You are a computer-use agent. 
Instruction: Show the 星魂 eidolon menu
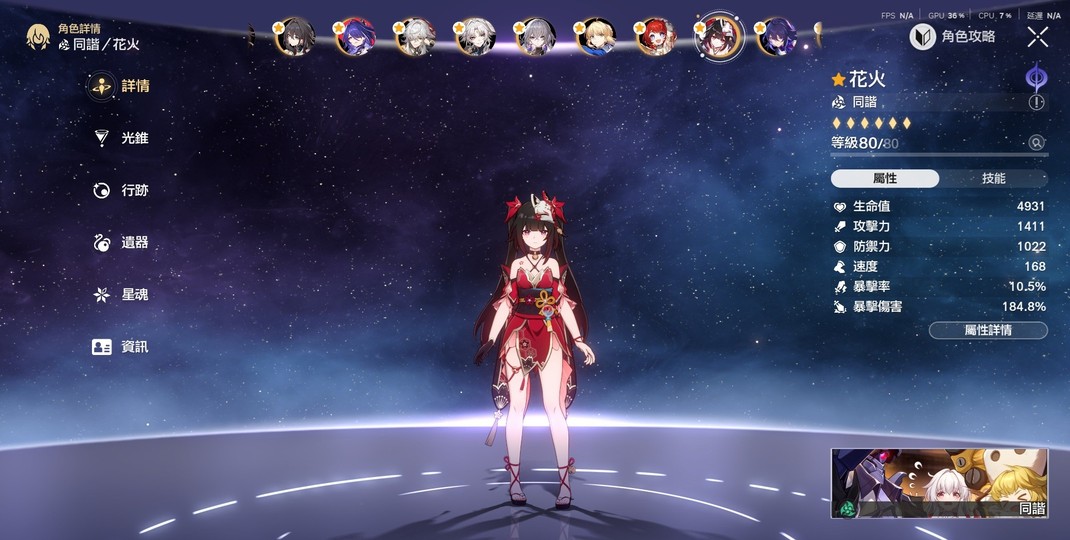tap(121, 294)
